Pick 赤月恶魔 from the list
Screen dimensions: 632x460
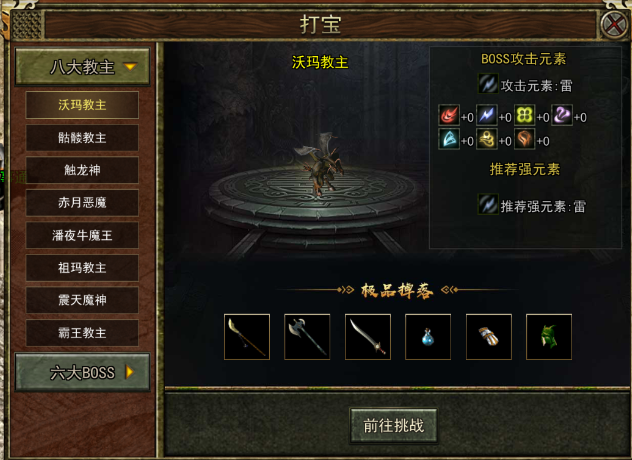click(x=82, y=203)
